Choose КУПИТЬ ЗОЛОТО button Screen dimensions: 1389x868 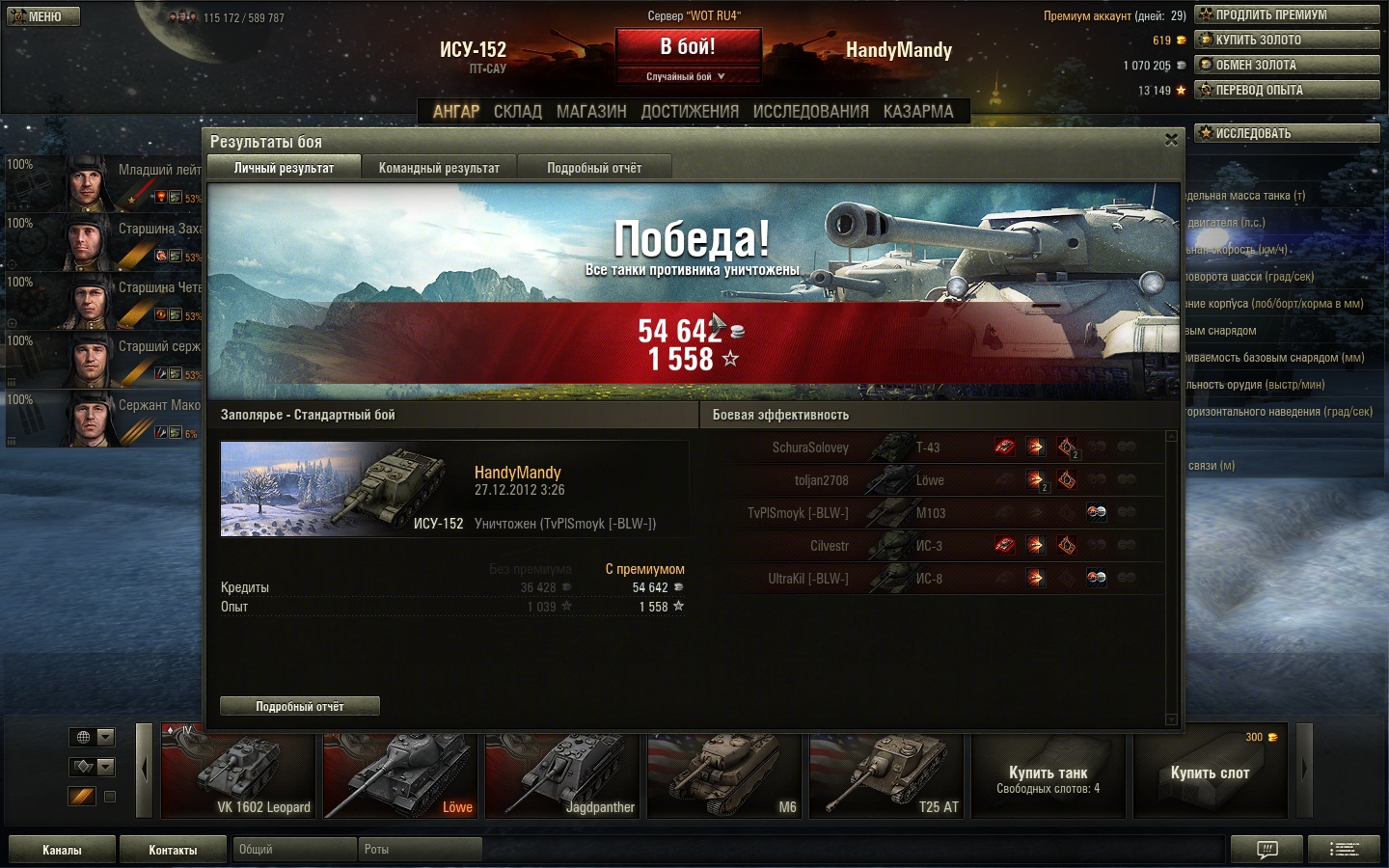click(1287, 40)
